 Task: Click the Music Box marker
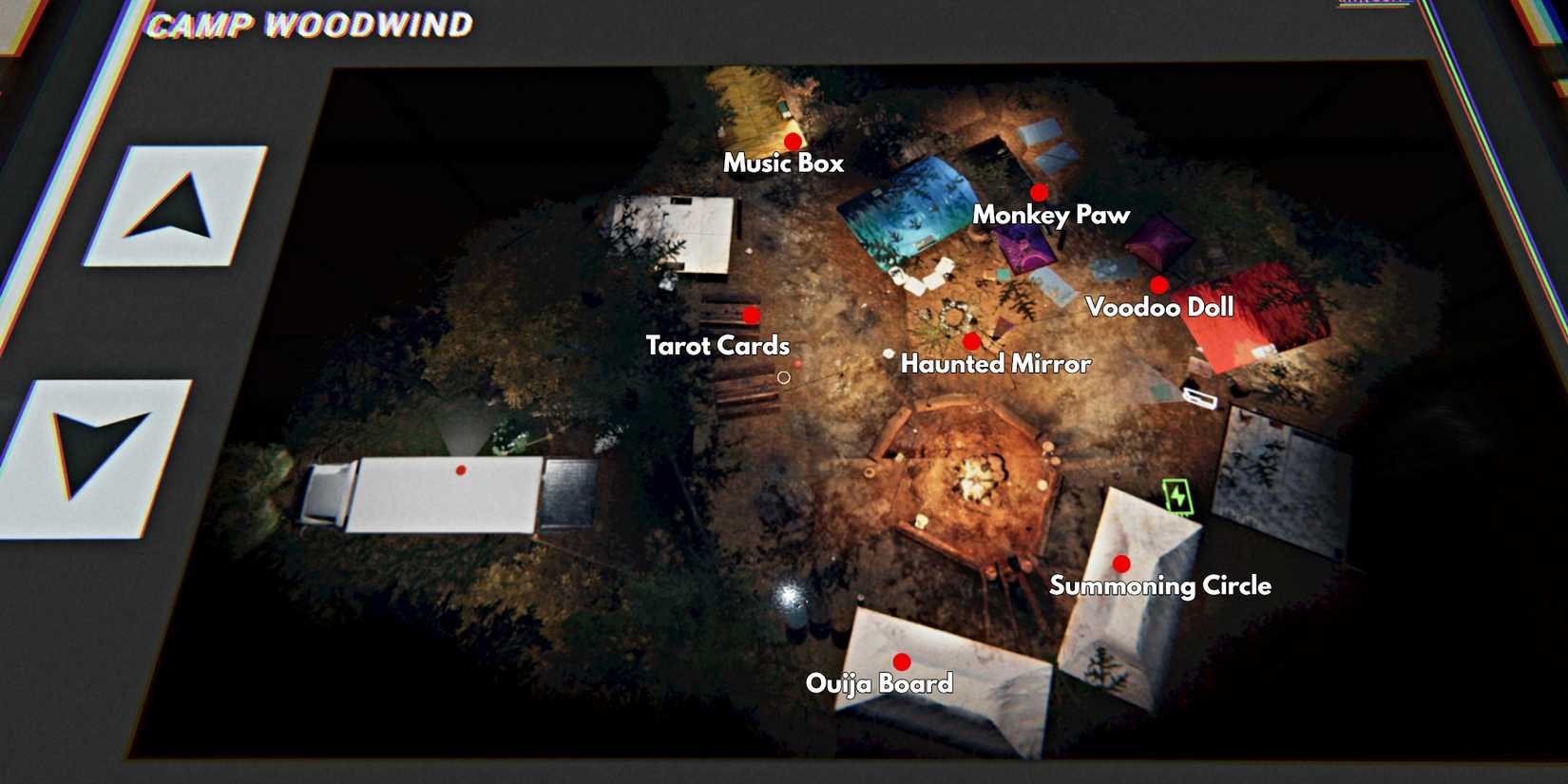point(793,141)
